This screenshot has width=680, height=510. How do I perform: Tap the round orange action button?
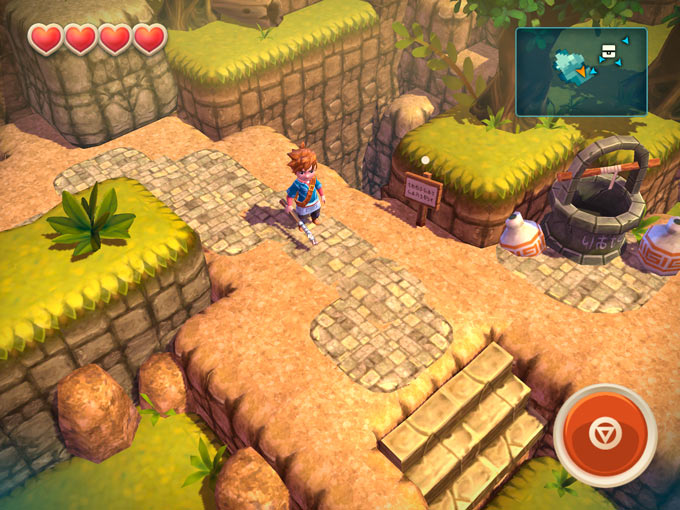(604, 435)
